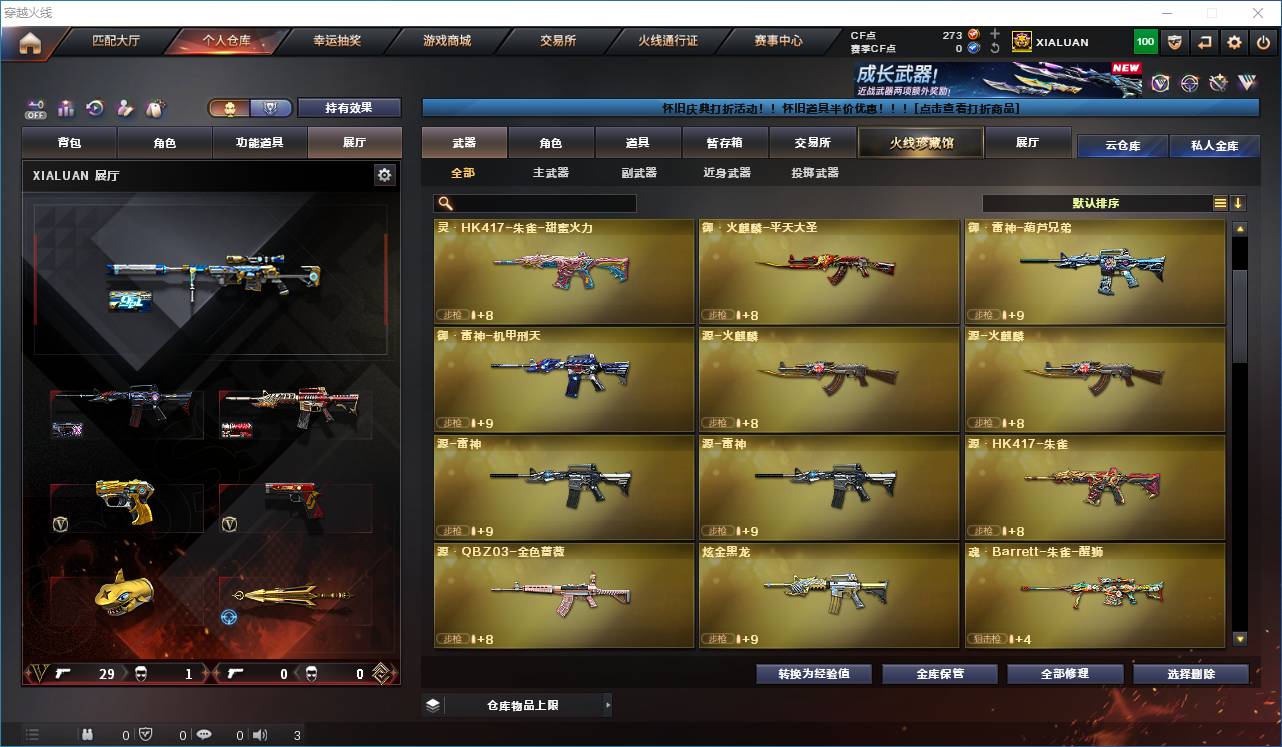Select the Barrett-朱雀-醒狮 sniper card
Screen dimensions: 1282x747
click(x=1095, y=595)
